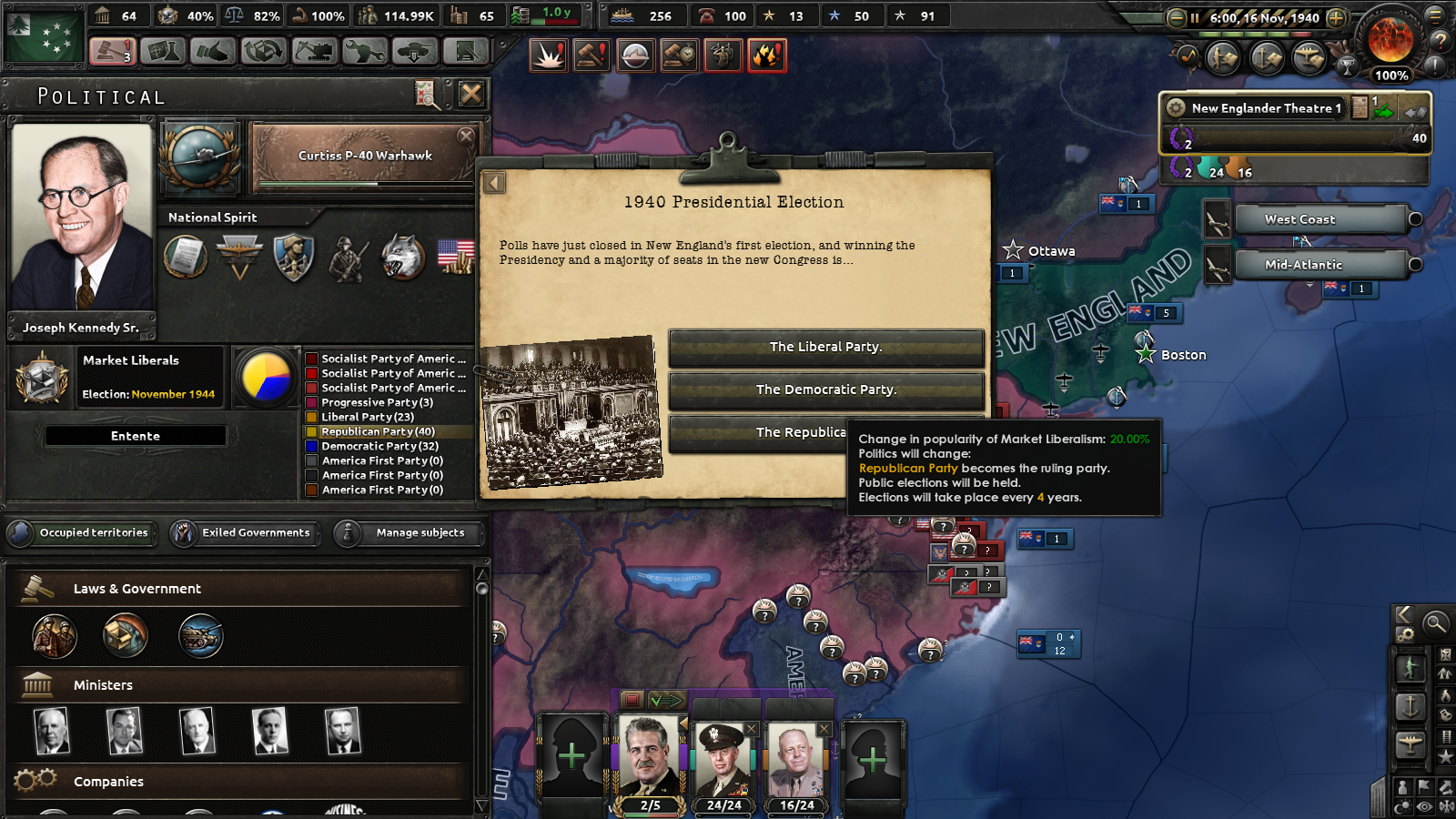This screenshot has height=819, width=1456.
Task: Click the explosion war alert icon
Action: pyautogui.click(x=548, y=55)
